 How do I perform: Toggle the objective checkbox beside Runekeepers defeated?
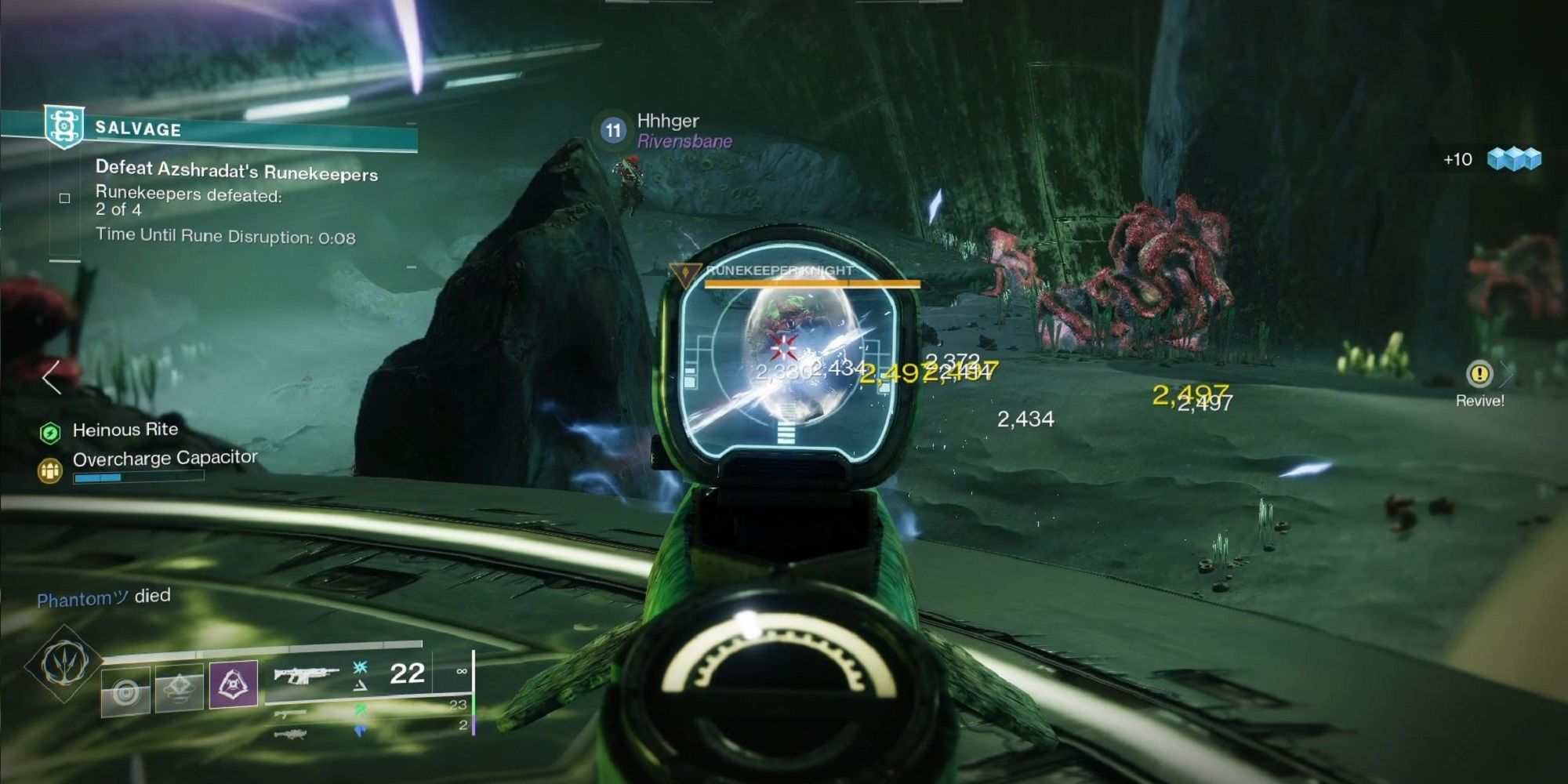[64, 198]
